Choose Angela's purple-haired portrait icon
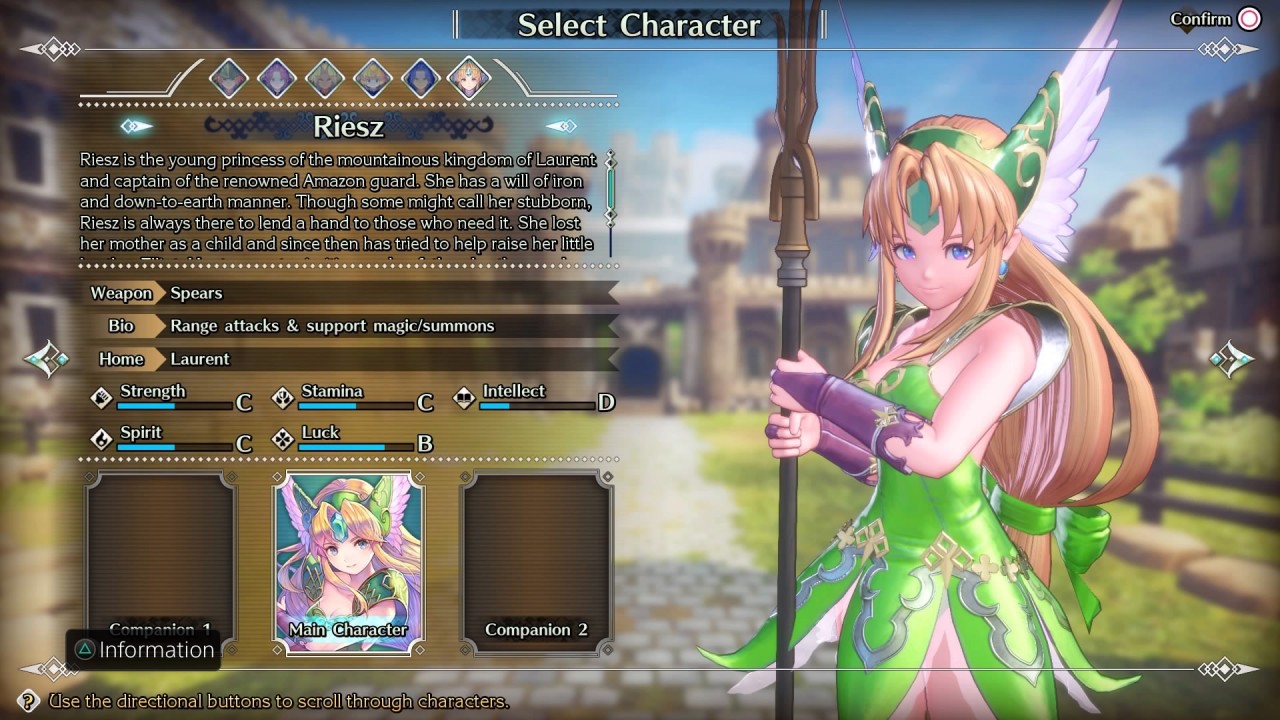 tap(277, 77)
